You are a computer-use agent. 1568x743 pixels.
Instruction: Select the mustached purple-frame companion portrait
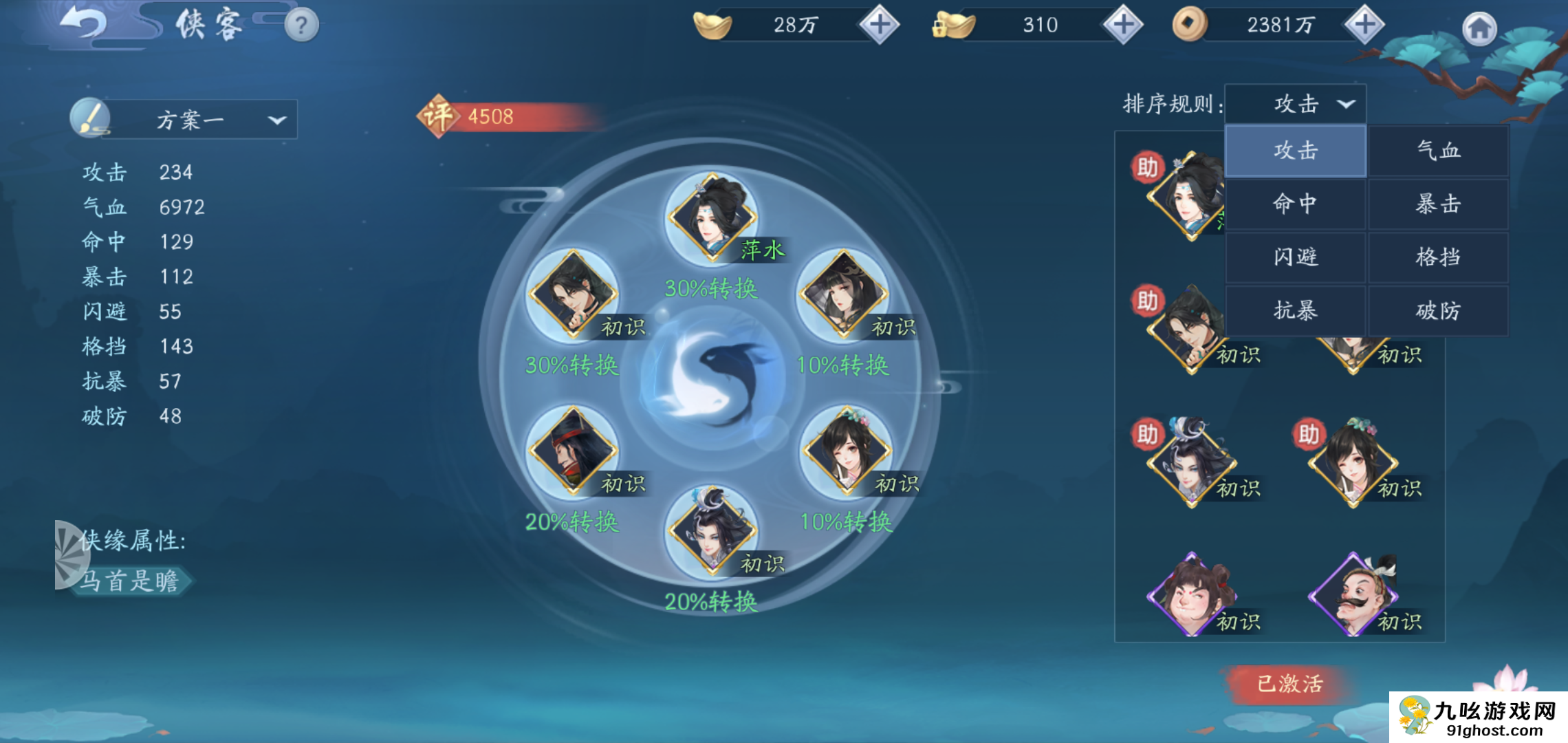(x=1353, y=594)
